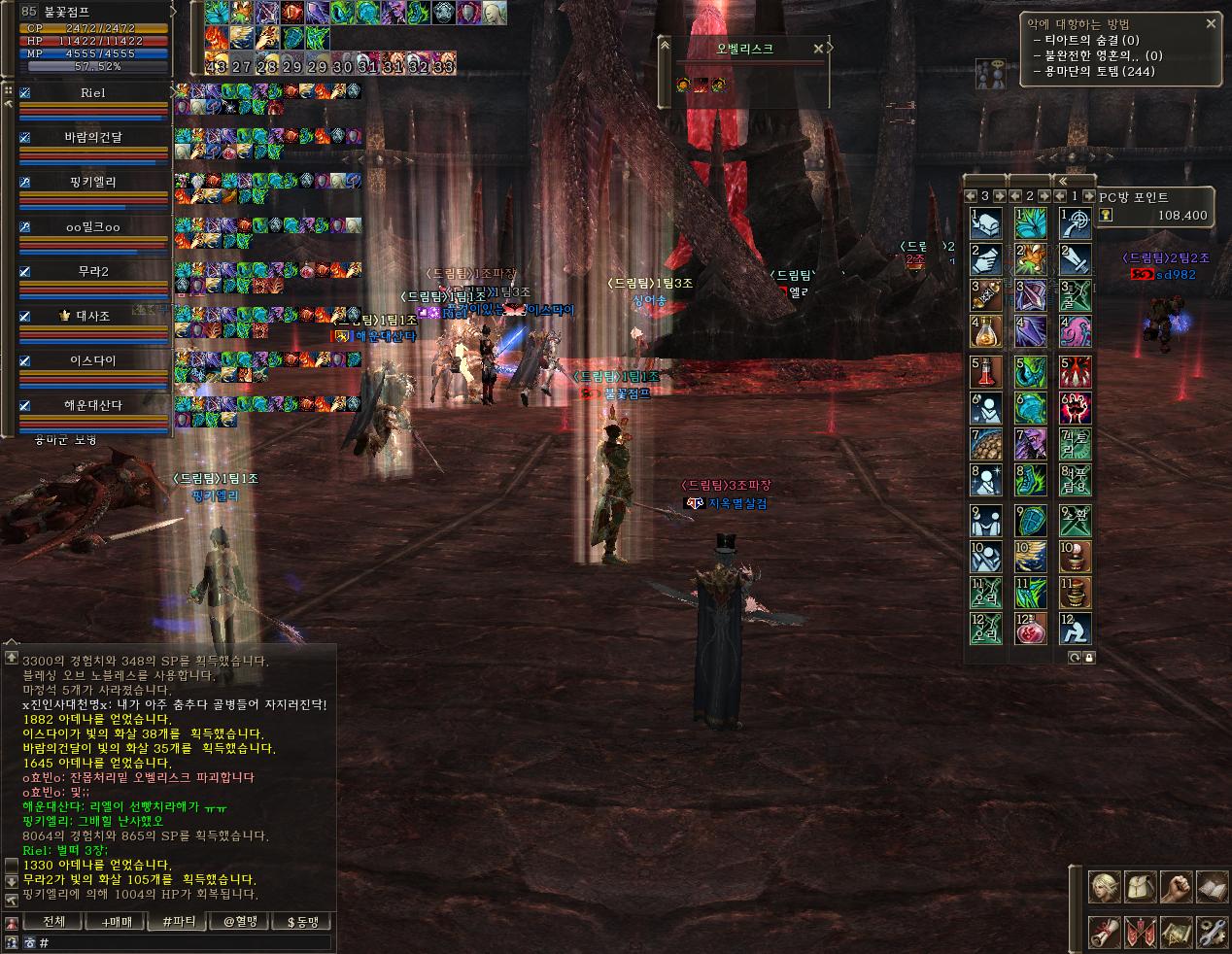Open the skill book window

click(1211, 886)
